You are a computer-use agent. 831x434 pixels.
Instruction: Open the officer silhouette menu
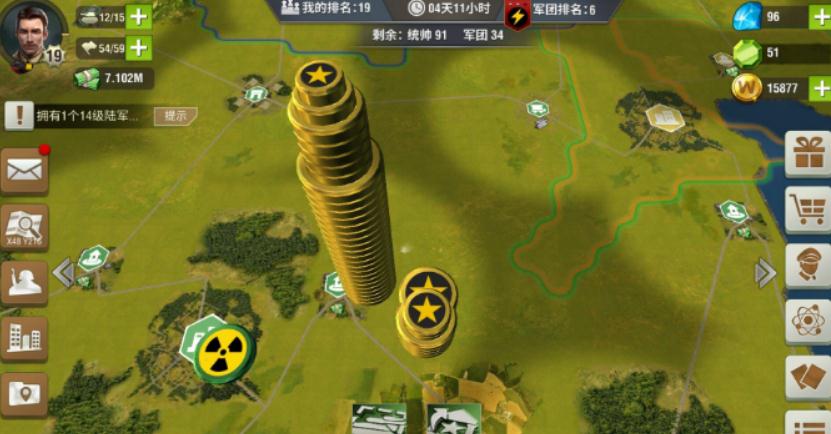[24, 282]
